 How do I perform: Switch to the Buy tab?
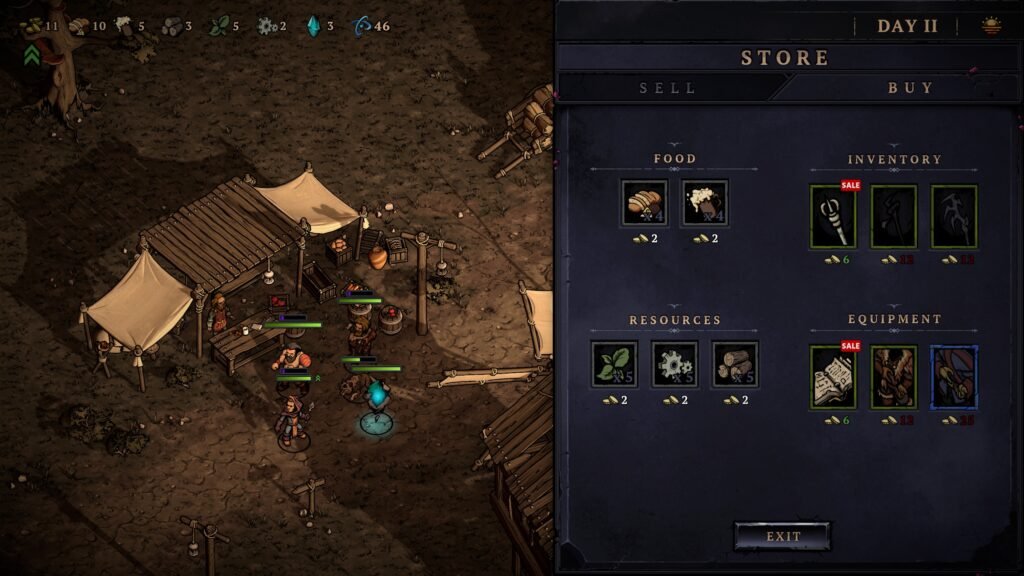pos(910,88)
